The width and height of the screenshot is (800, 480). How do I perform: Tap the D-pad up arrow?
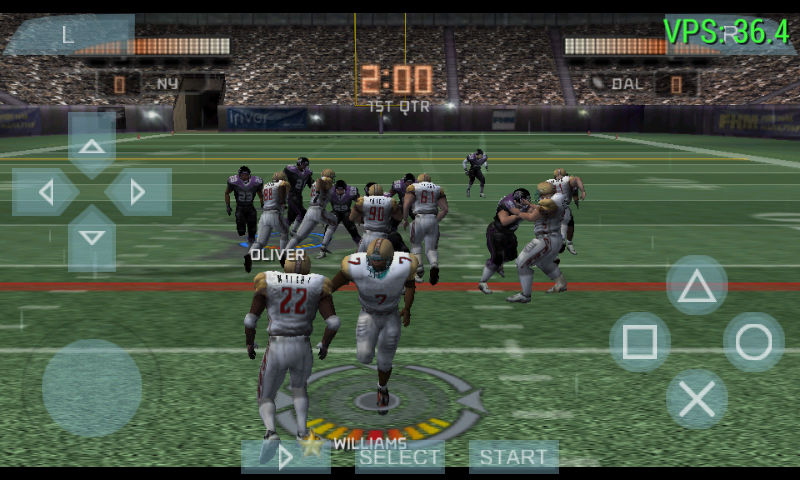click(x=92, y=146)
